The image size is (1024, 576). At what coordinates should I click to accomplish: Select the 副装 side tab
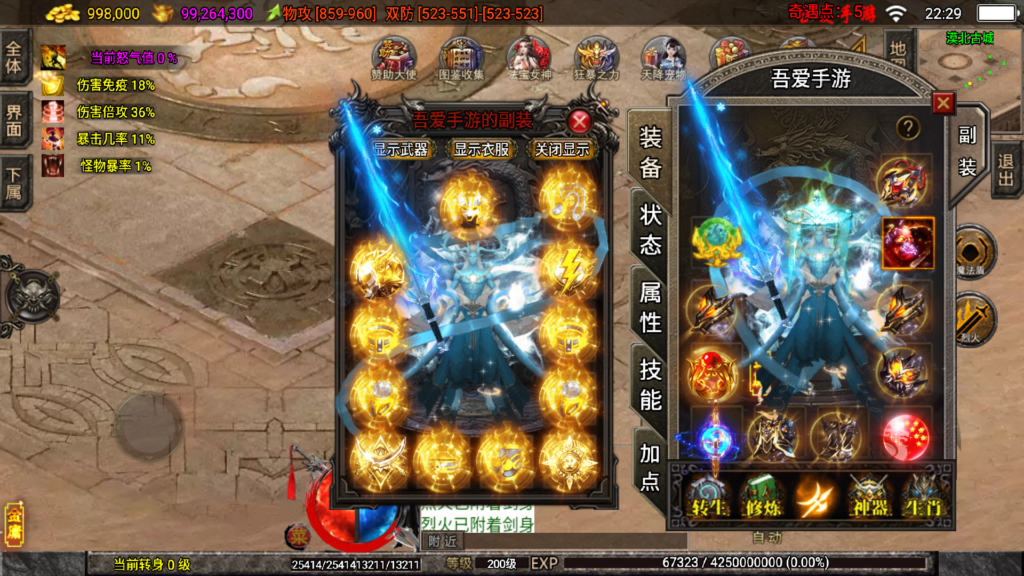(967, 151)
